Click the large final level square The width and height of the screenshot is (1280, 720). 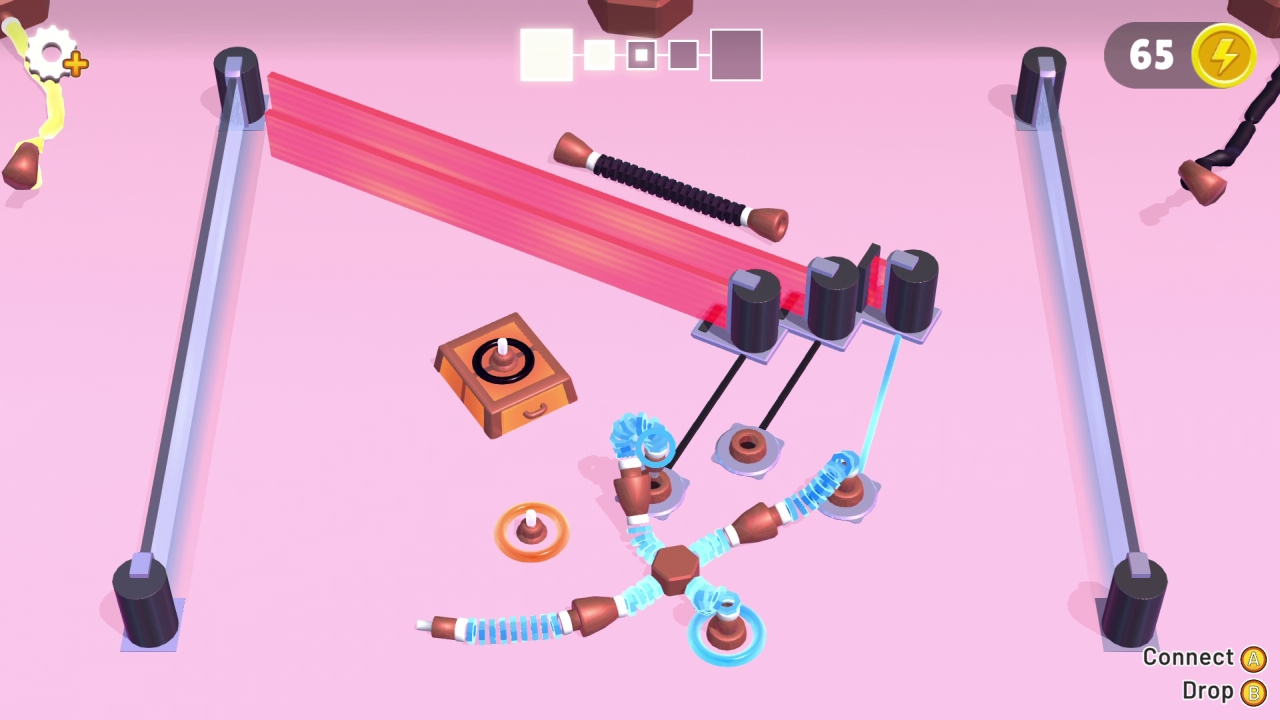(x=737, y=54)
